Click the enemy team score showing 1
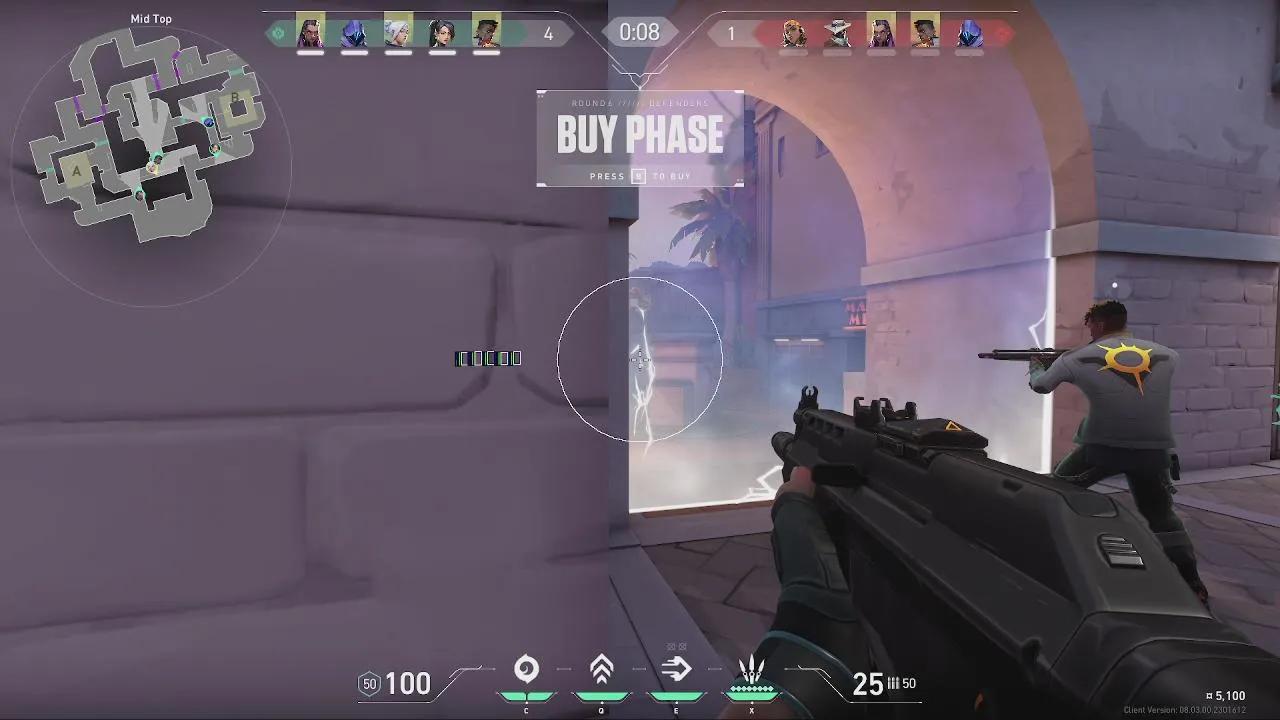This screenshot has width=1280, height=720. 733,31
